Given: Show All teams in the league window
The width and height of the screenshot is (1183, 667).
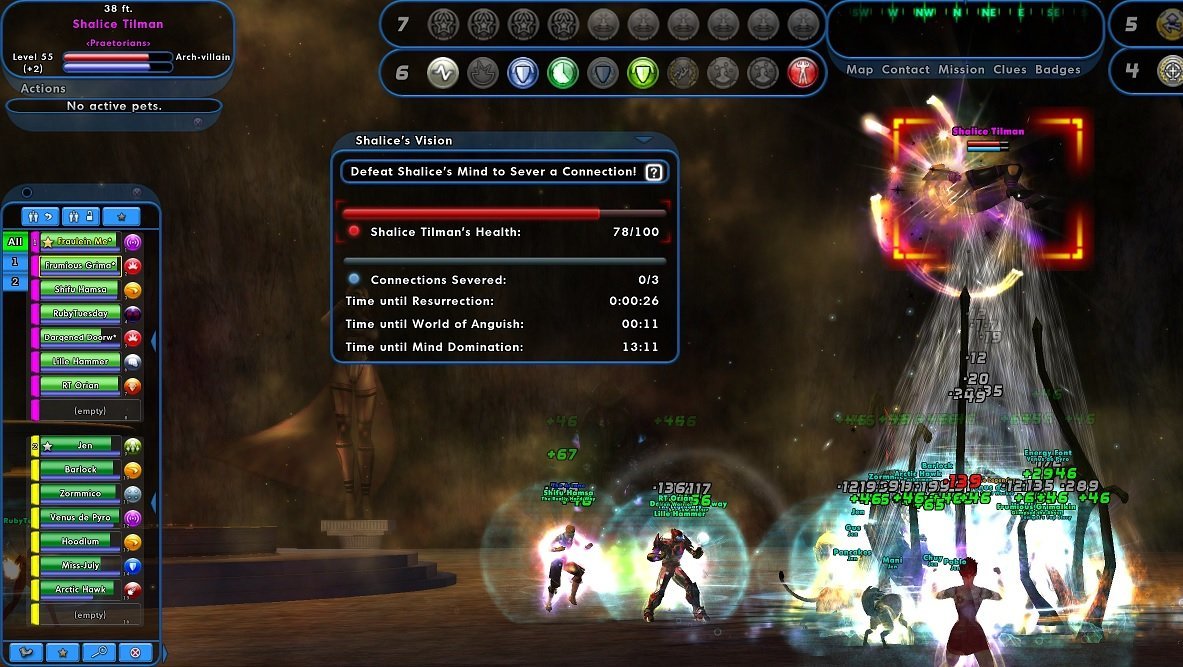Looking at the screenshot, I should pyautogui.click(x=15, y=242).
